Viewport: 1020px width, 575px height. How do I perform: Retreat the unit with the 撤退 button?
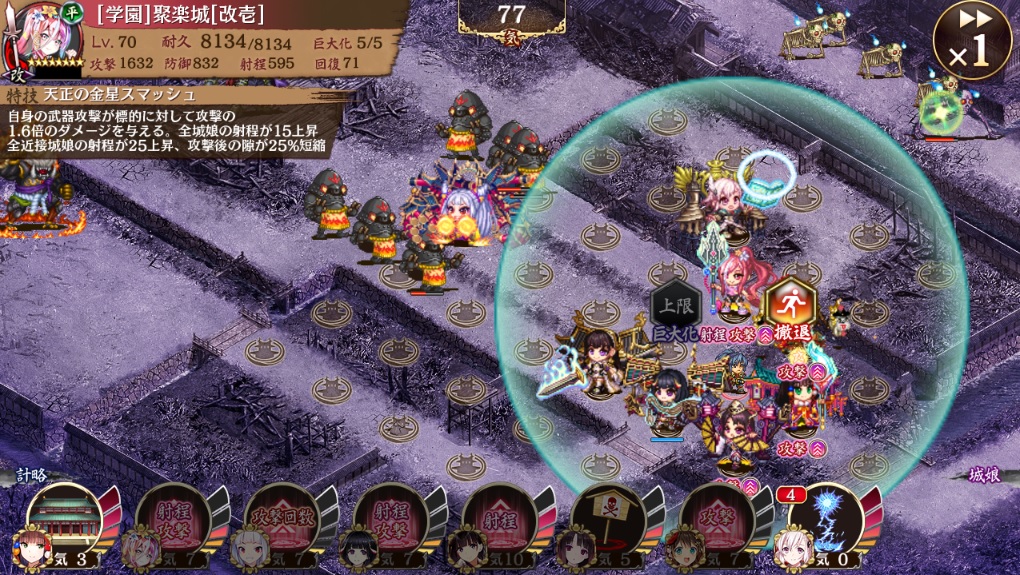(788, 307)
